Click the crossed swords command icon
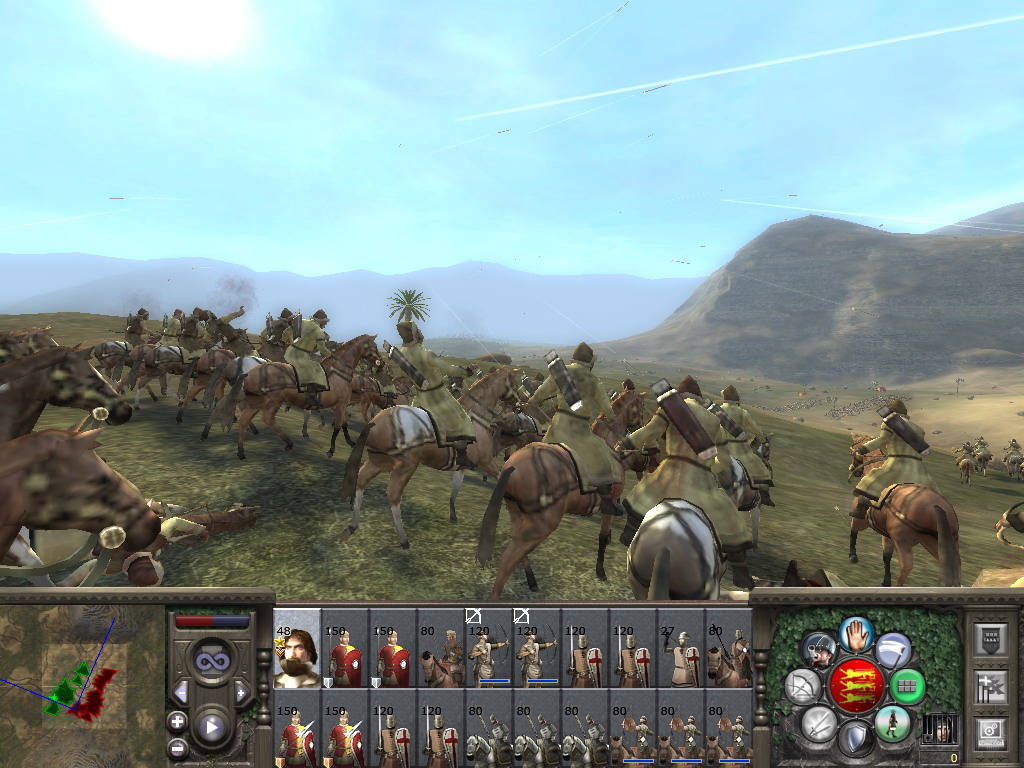Image resolution: width=1024 pixels, height=768 pixels. click(818, 722)
